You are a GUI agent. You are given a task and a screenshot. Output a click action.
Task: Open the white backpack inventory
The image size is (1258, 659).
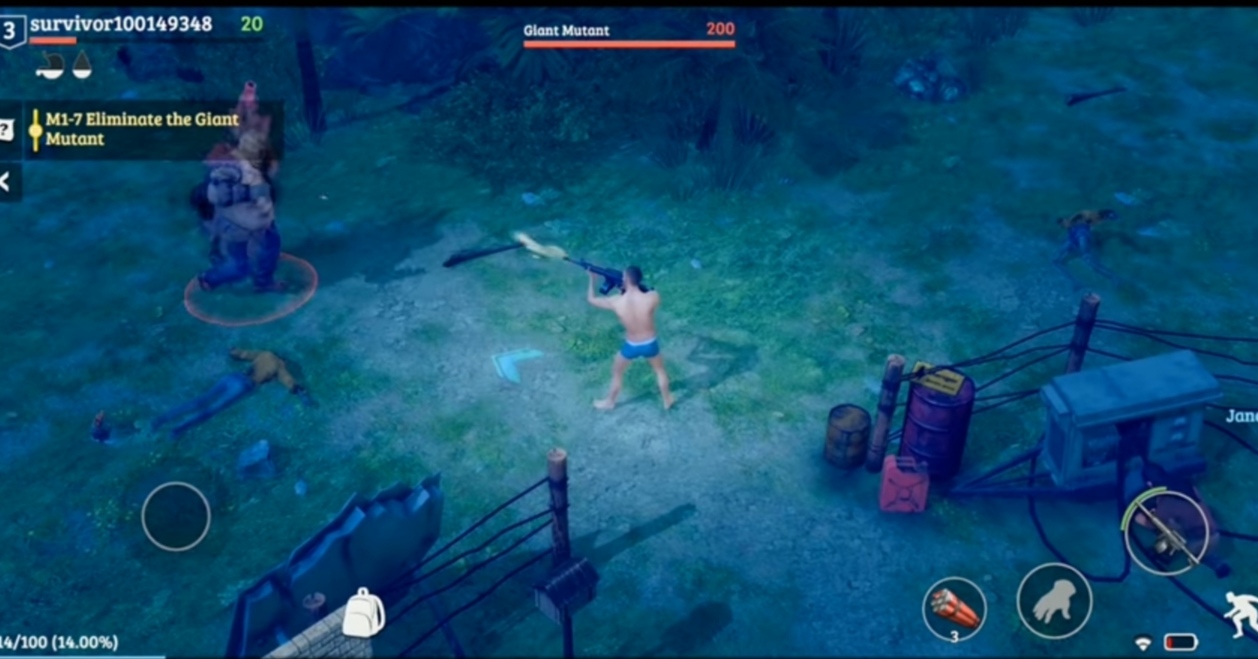tap(363, 612)
